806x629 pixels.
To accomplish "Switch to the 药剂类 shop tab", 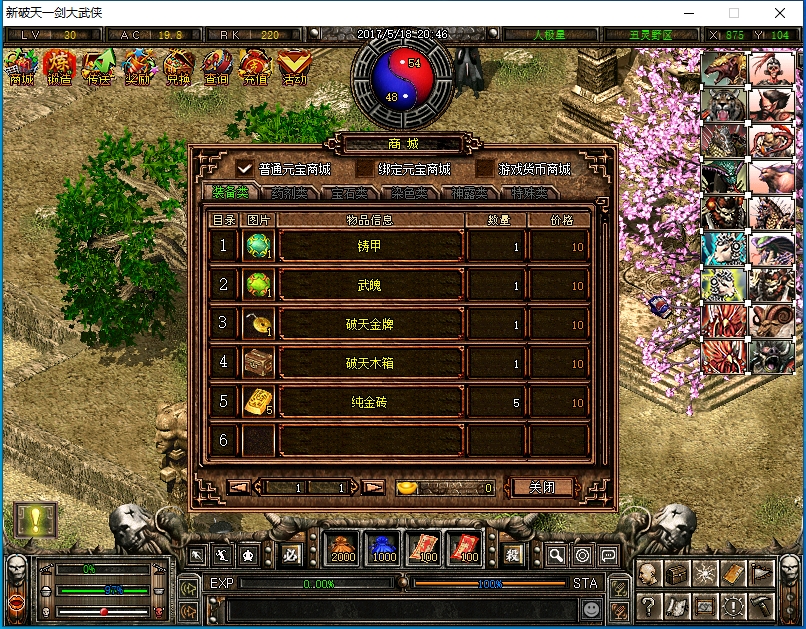I will point(289,193).
